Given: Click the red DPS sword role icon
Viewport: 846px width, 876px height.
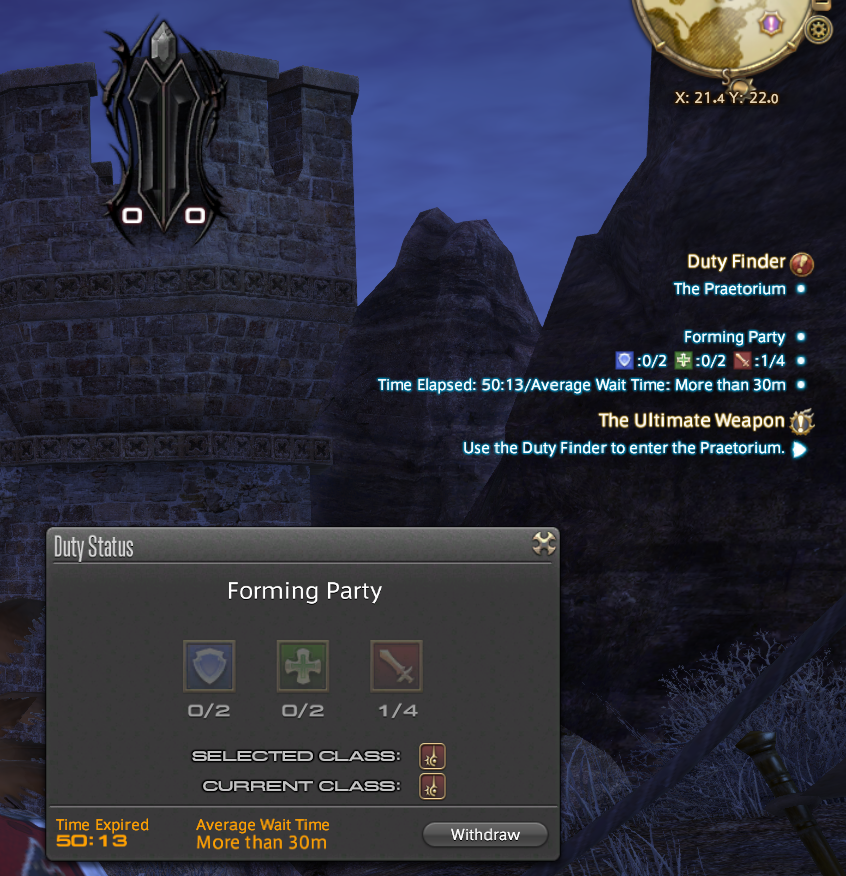Looking at the screenshot, I should coord(396,666).
